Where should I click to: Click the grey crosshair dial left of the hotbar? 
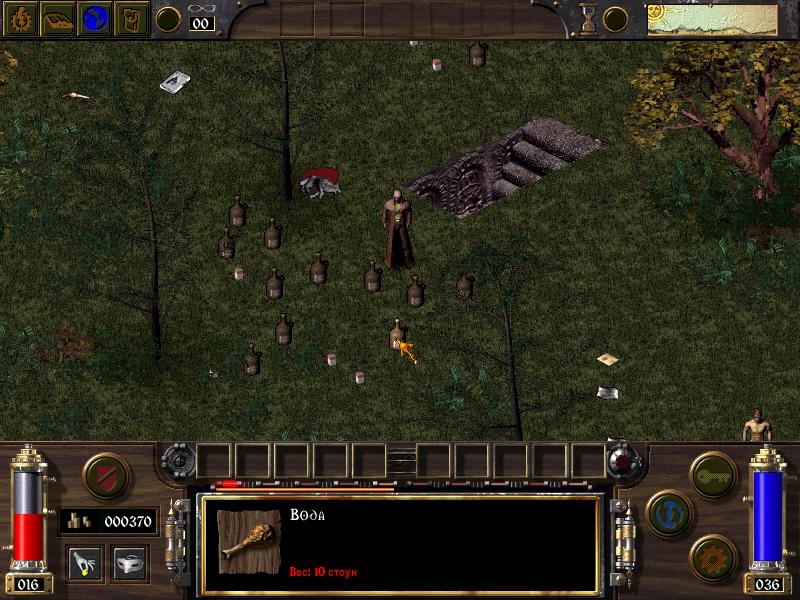tap(177, 461)
